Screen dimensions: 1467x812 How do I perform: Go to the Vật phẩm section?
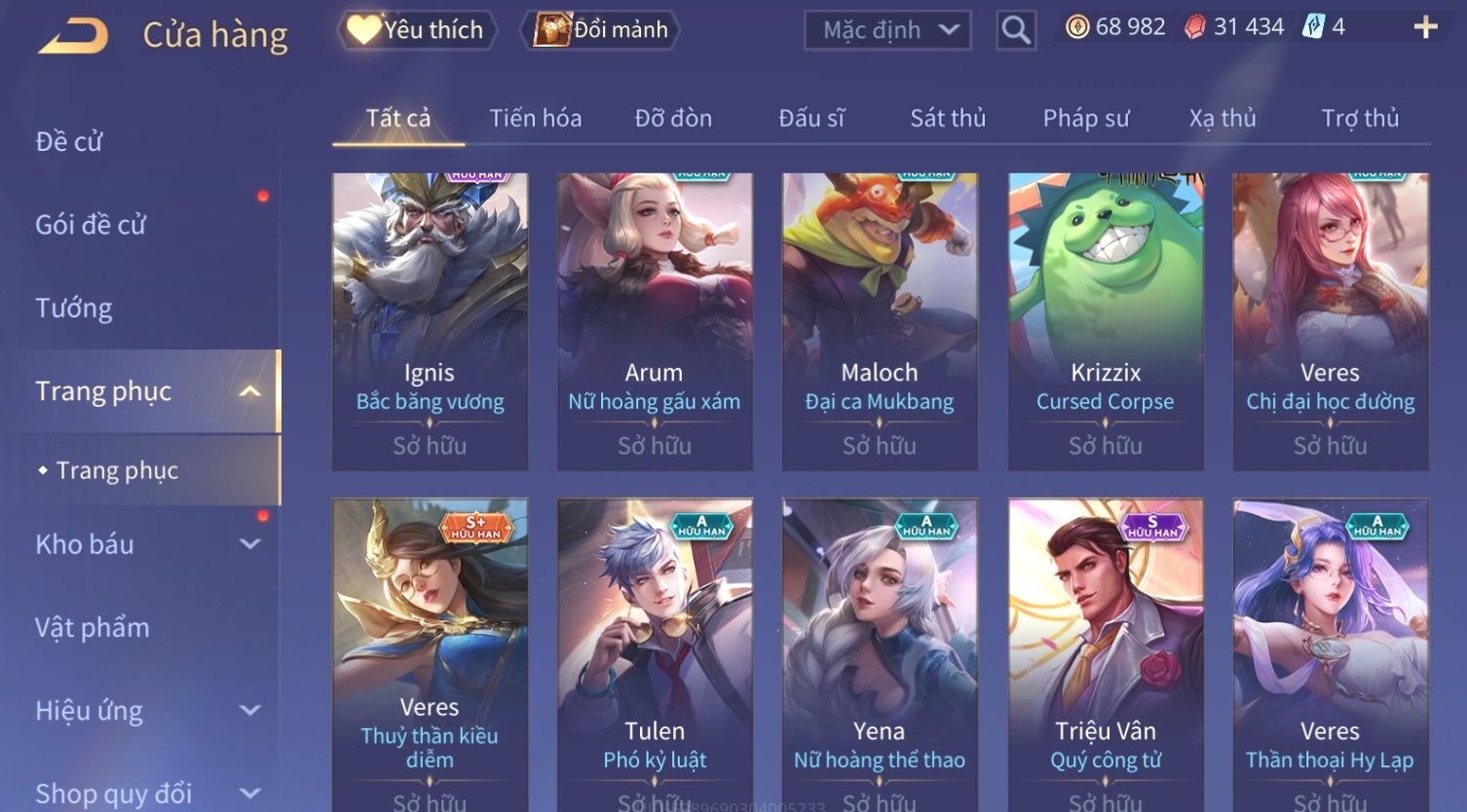[93, 627]
